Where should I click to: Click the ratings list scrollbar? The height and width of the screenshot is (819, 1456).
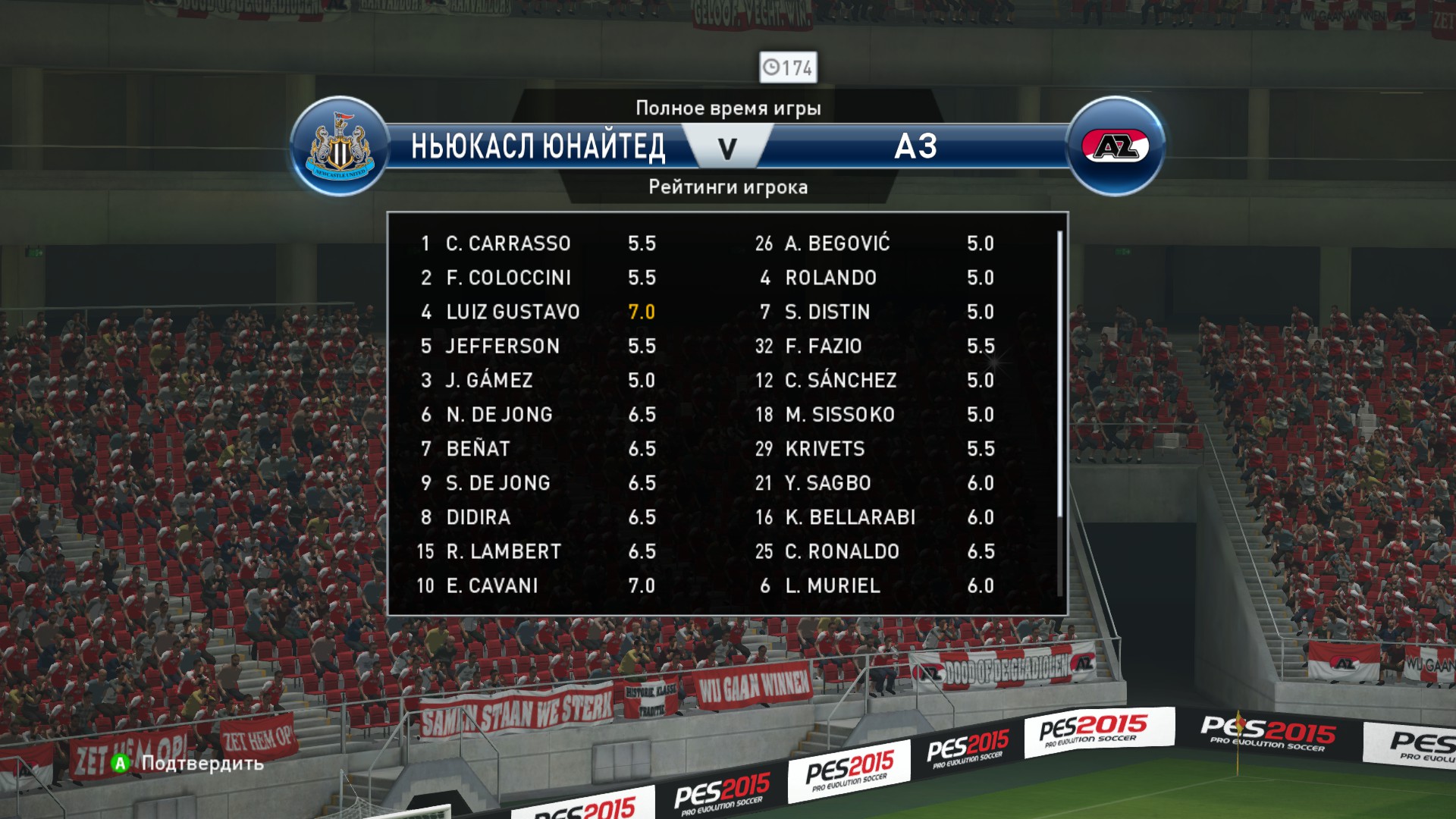coord(1059,375)
